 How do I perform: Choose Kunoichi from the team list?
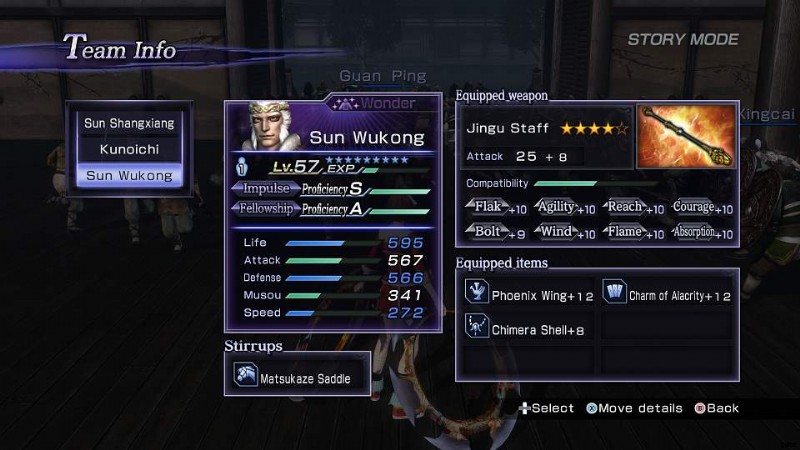coord(128,149)
